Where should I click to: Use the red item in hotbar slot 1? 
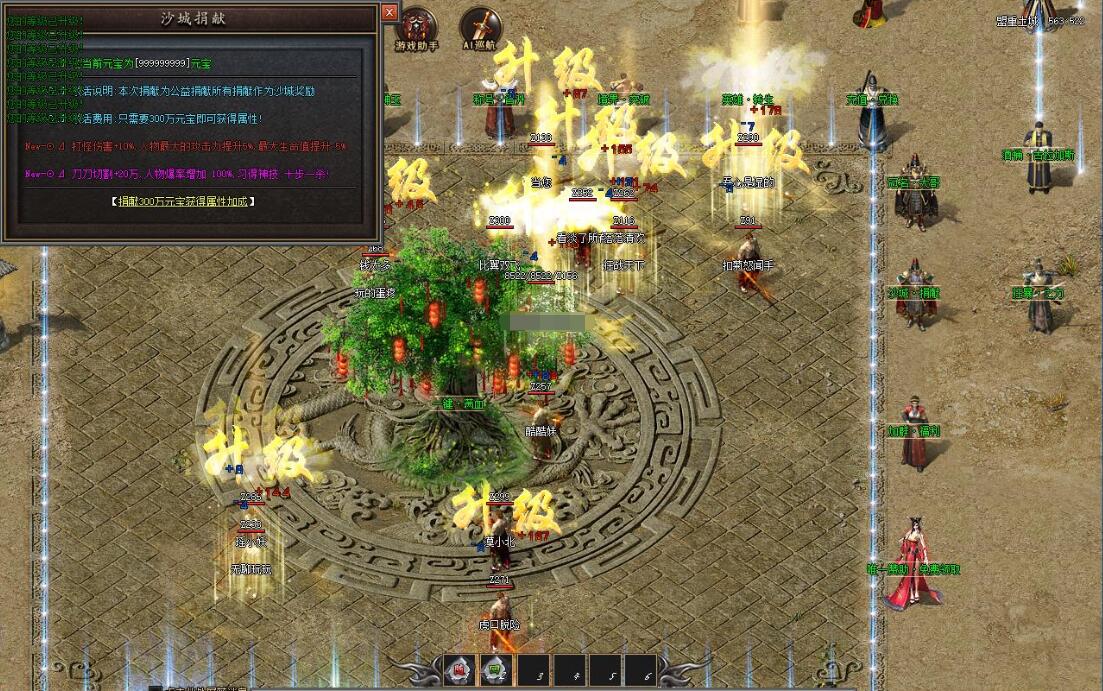459,671
